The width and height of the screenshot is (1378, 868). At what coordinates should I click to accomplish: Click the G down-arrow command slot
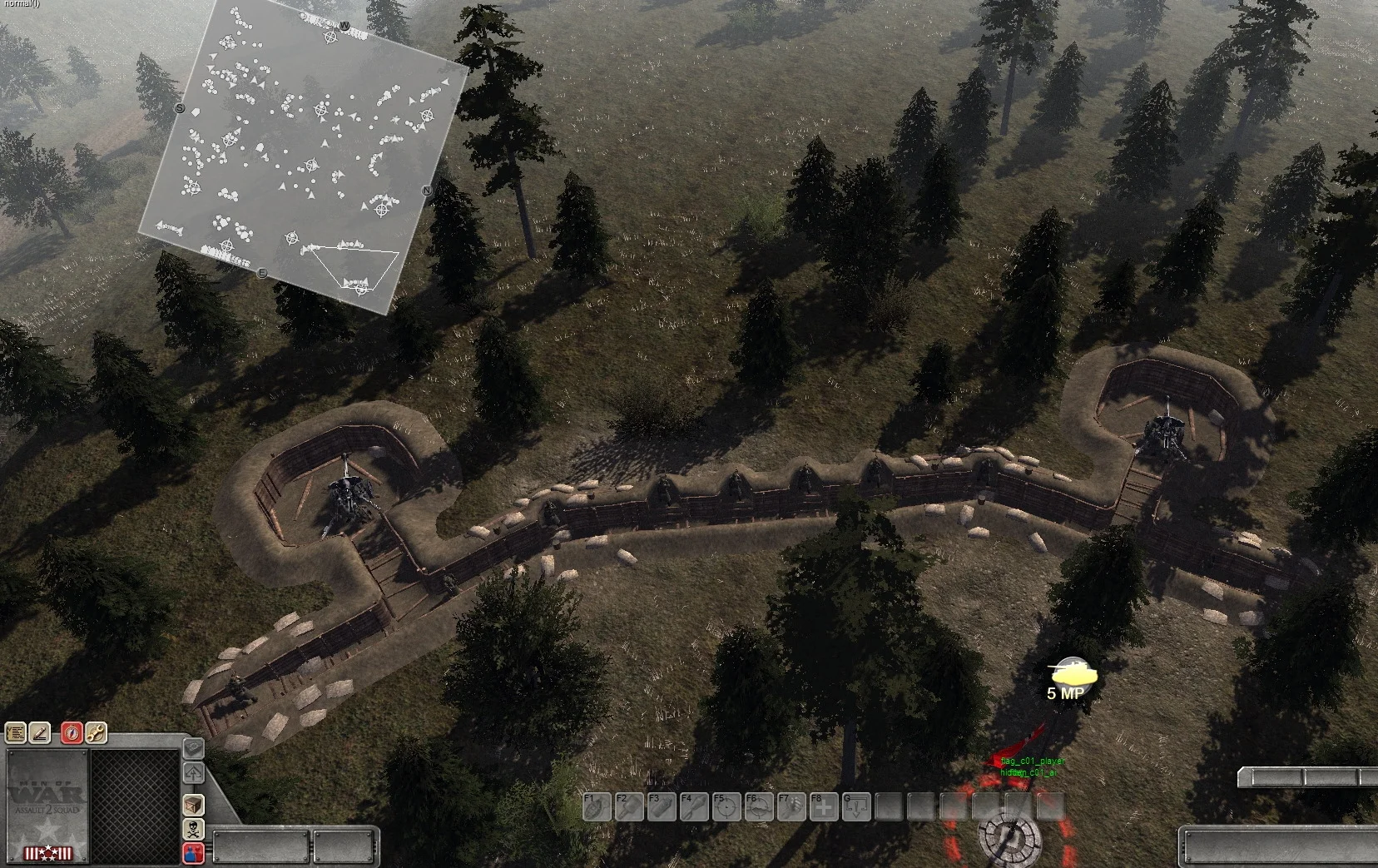click(x=856, y=806)
